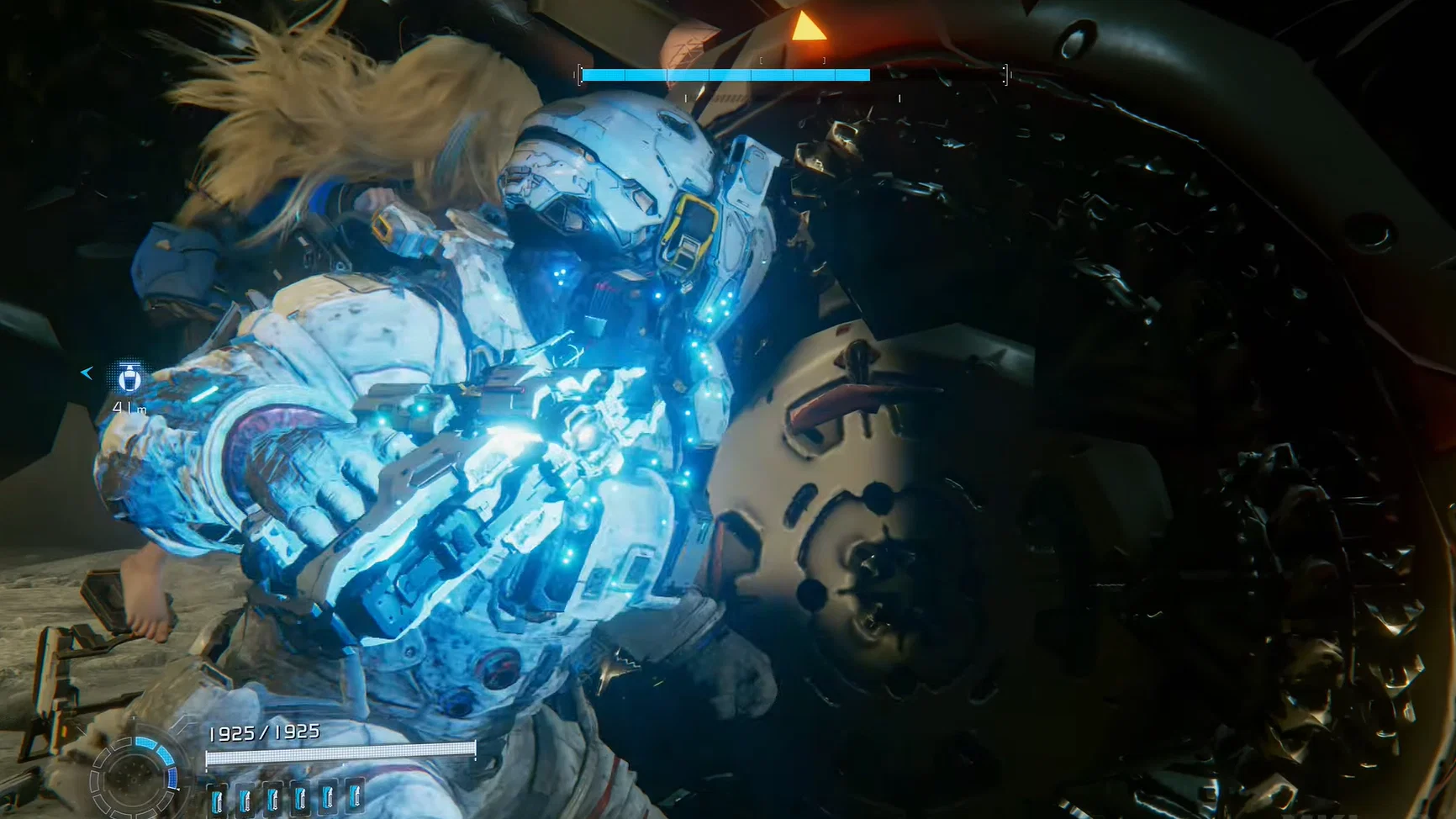Expand the left arrow indicator beside the waypoint
This screenshot has width=1456, height=819.
(x=87, y=373)
